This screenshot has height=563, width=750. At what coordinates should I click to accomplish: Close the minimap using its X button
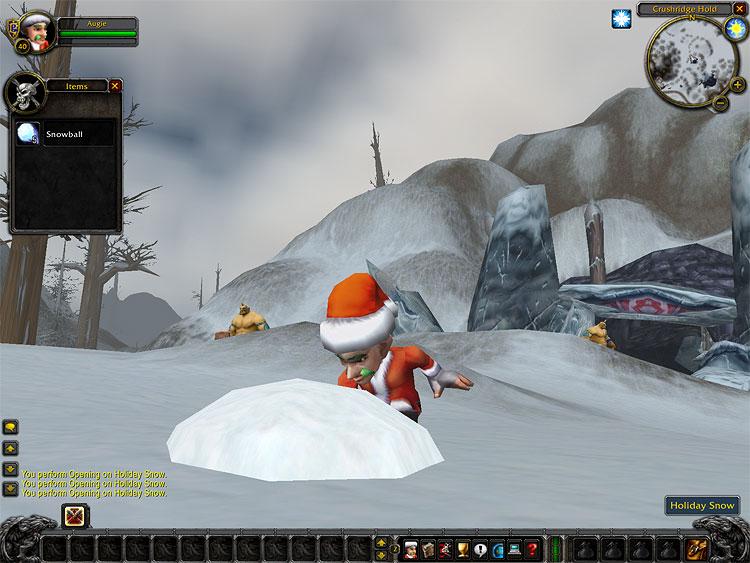click(737, 10)
